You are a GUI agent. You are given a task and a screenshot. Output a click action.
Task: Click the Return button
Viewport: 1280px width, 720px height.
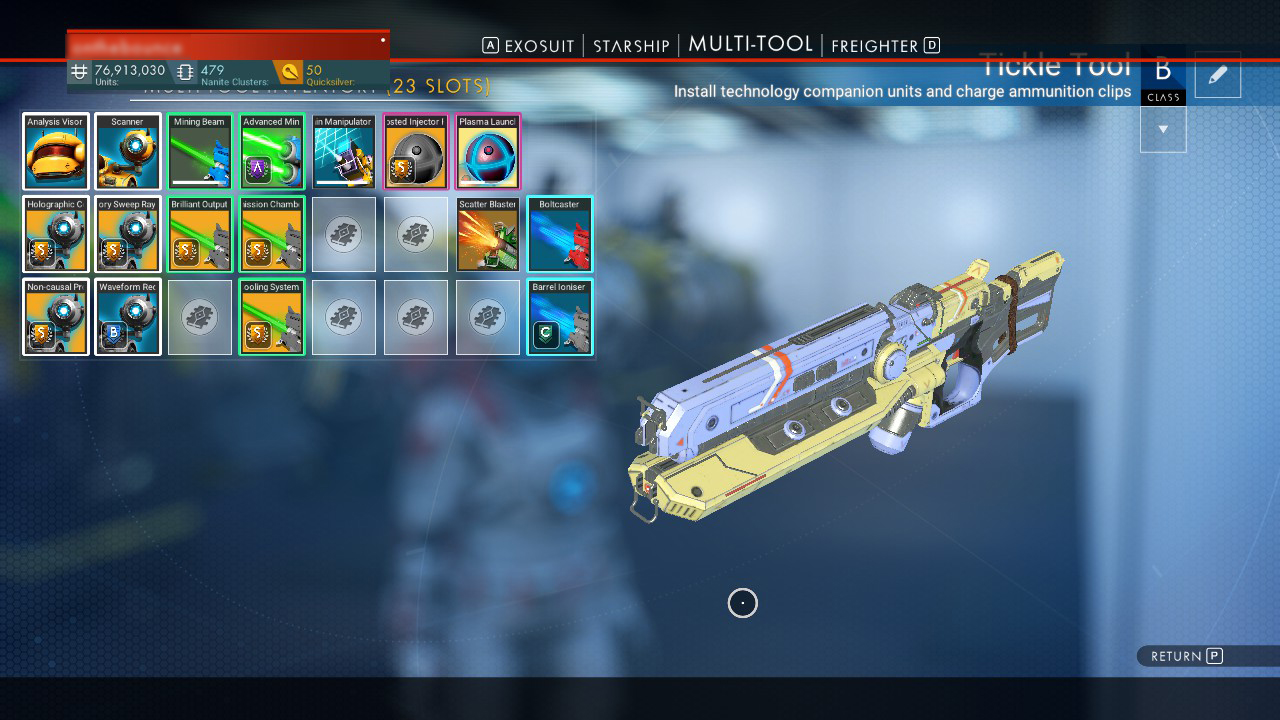1180,656
